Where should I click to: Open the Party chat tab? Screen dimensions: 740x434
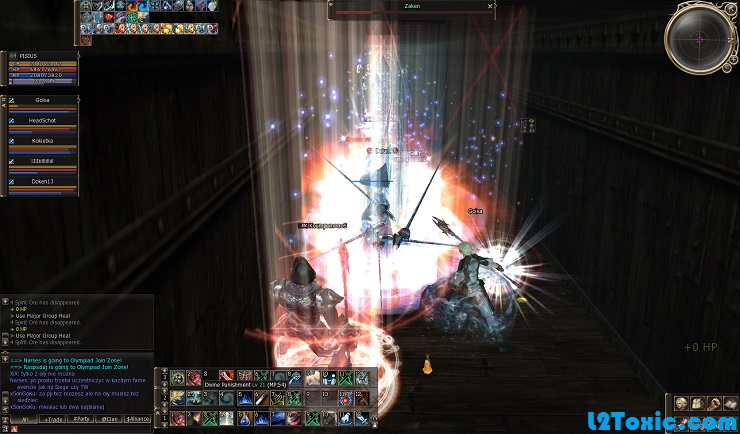coord(81,419)
